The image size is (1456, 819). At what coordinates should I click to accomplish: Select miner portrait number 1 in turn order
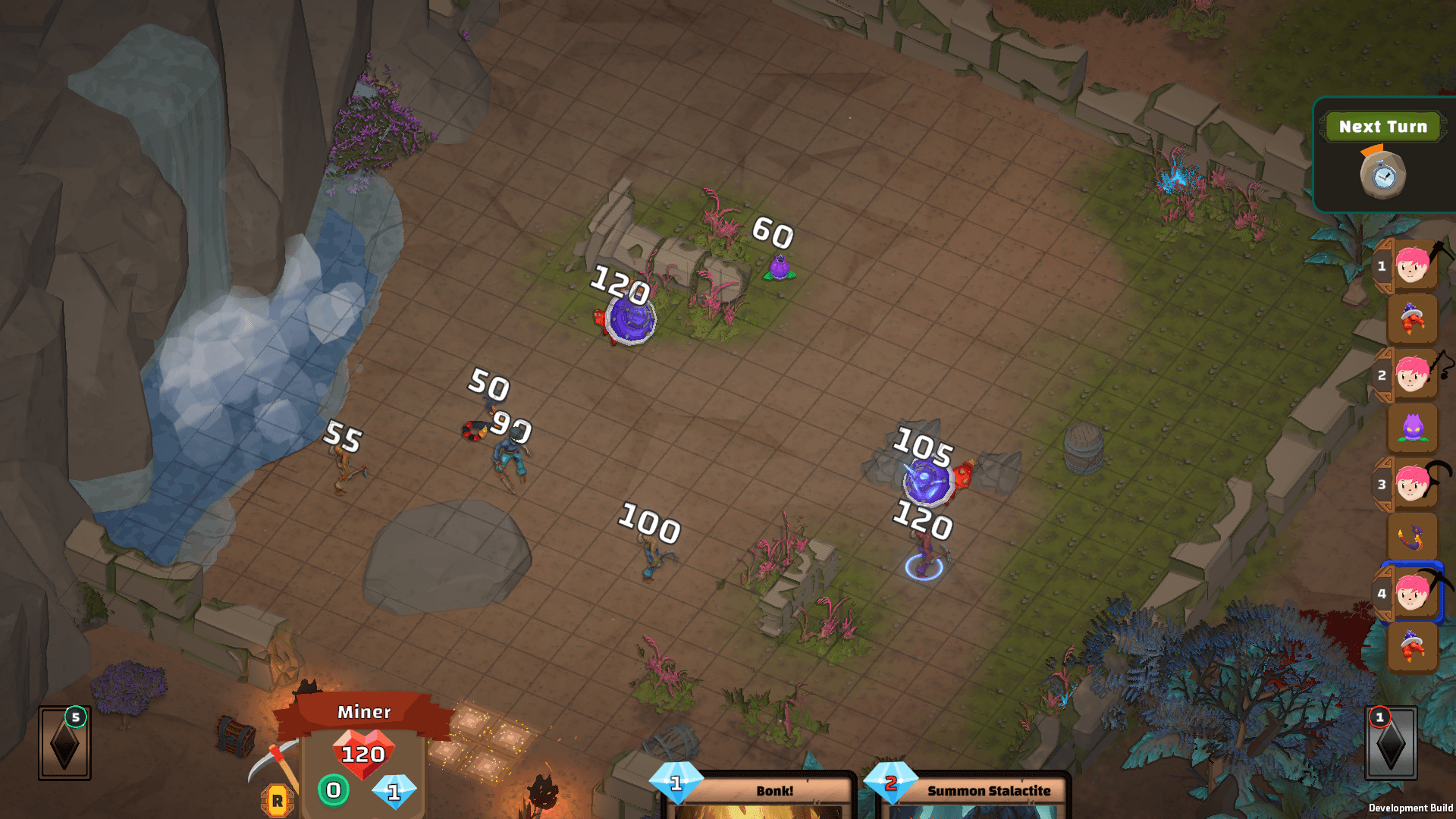point(1410,265)
